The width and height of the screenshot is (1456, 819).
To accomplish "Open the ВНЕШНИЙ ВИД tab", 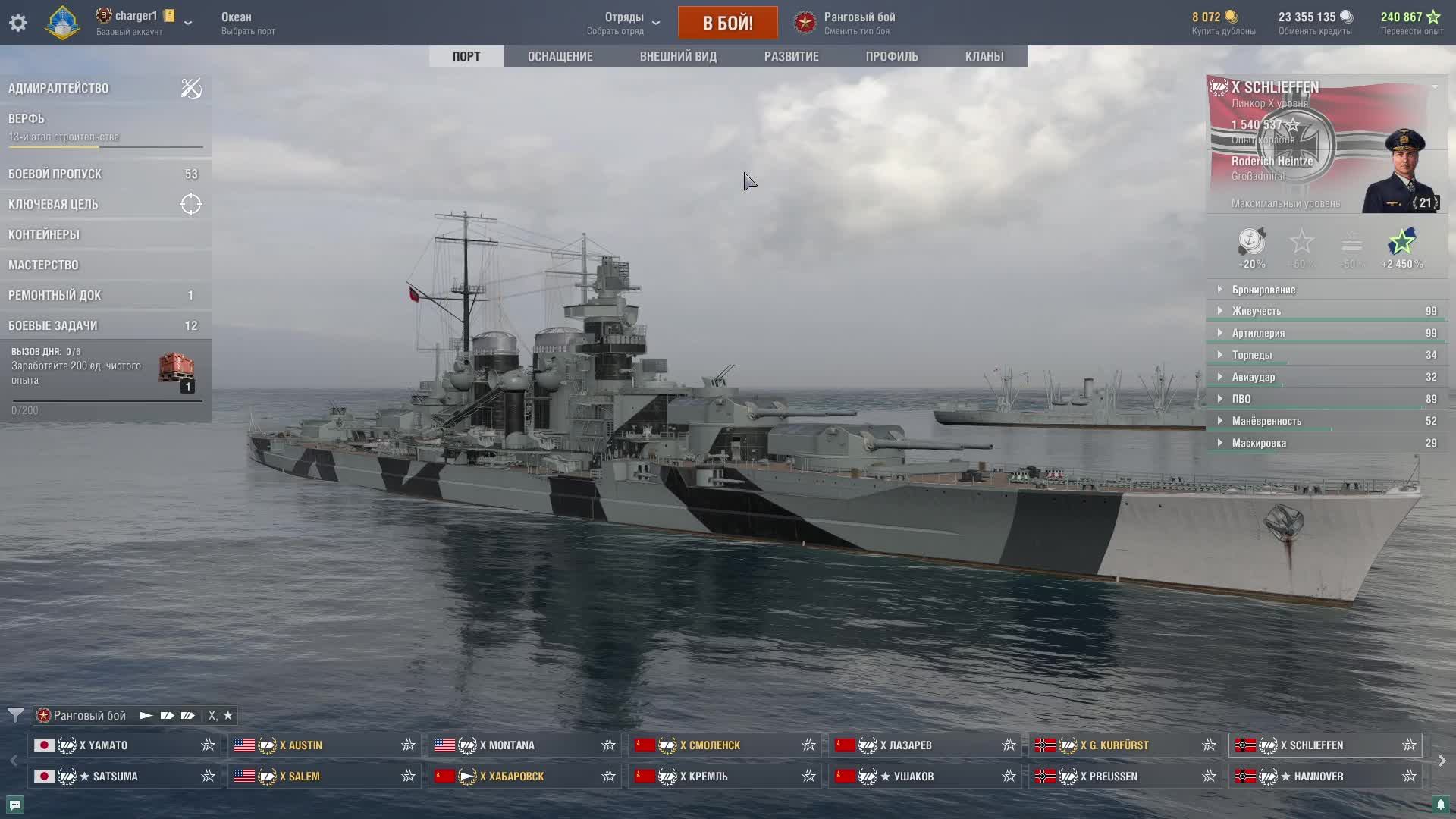I will coord(677,56).
